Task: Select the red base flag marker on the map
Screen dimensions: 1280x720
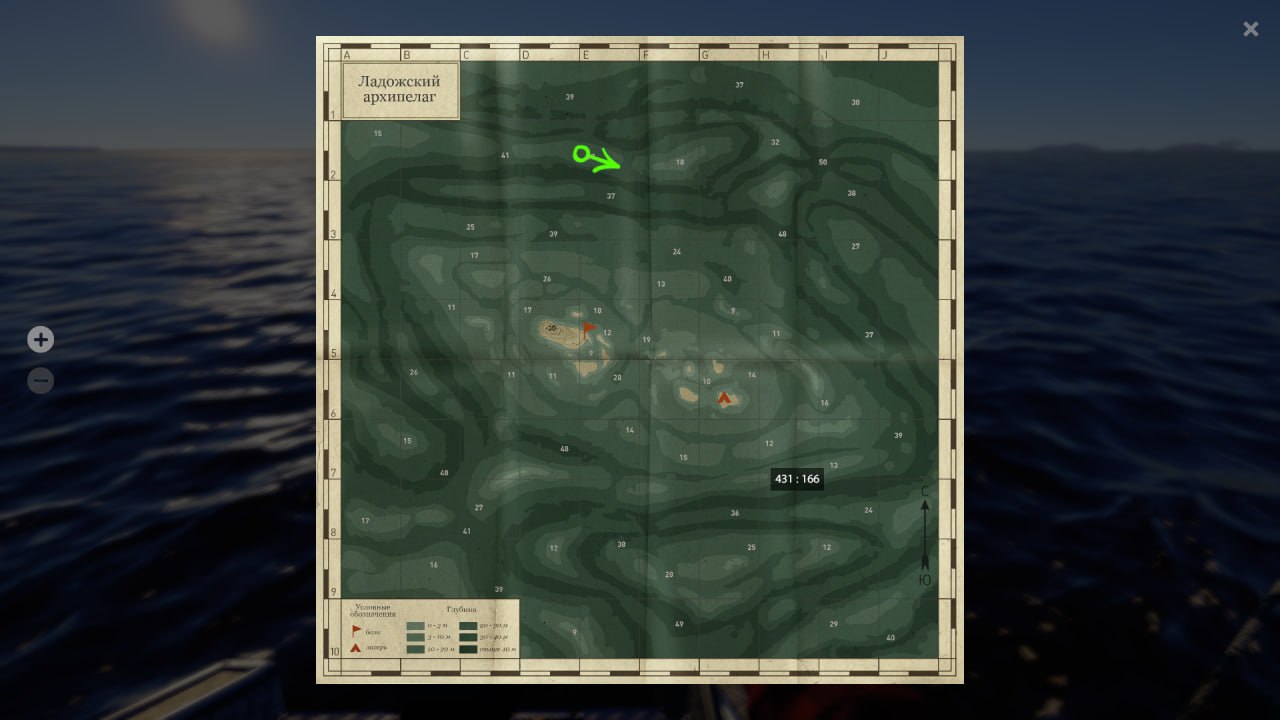Action: point(588,326)
